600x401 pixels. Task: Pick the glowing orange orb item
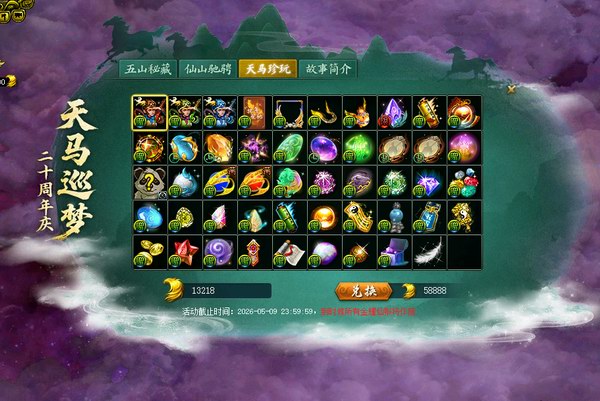click(325, 218)
